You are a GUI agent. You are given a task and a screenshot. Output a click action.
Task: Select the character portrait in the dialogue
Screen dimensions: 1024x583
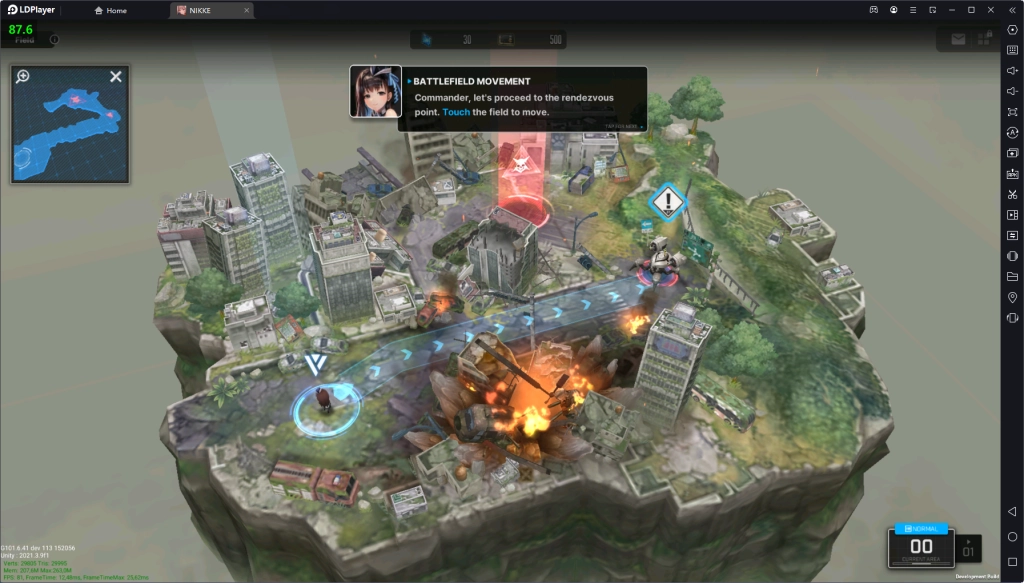[x=375, y=92]
